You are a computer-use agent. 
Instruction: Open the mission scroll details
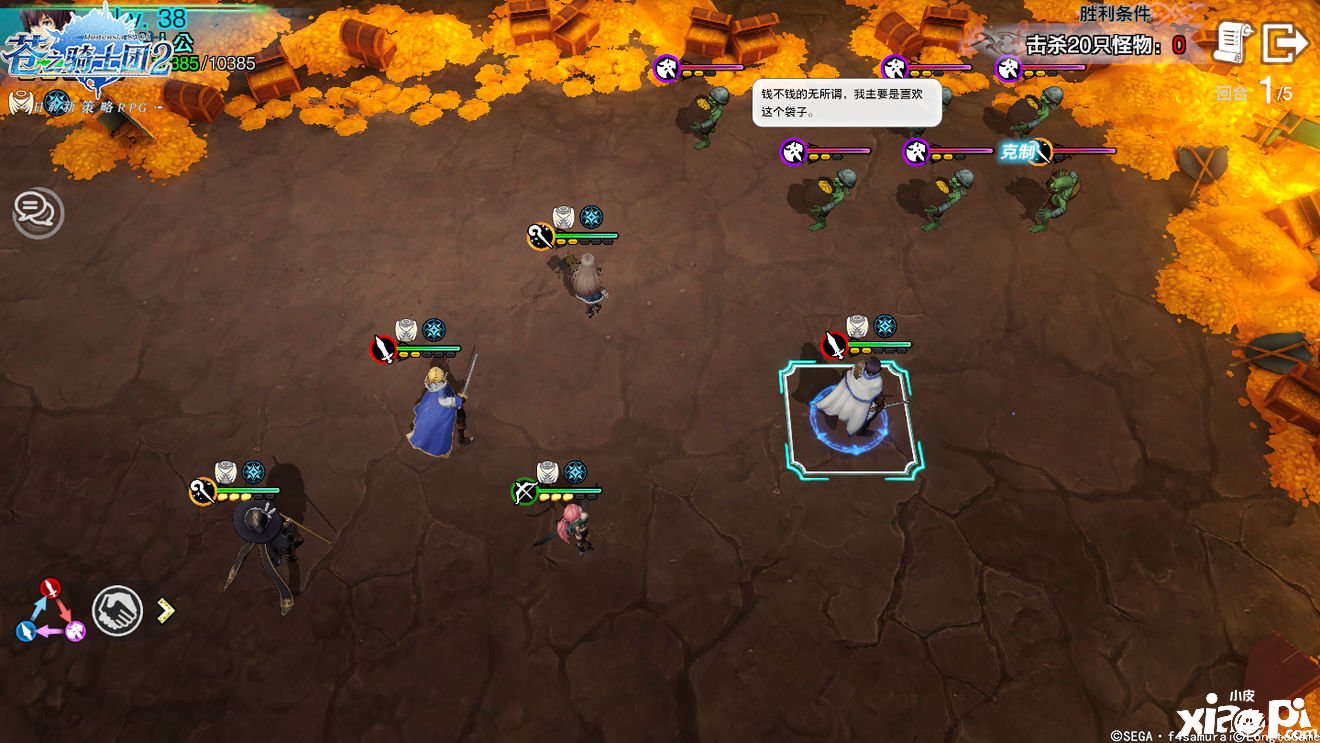click(1233, 42)
